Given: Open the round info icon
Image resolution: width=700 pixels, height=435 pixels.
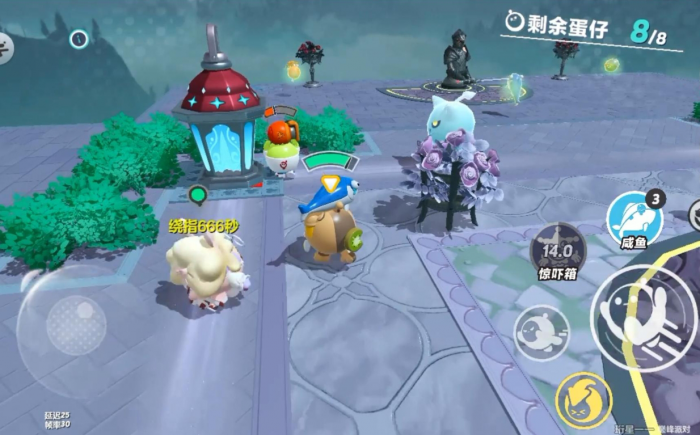Looking at the screenshot, I should pyautogui.click(x=79, y=39).
